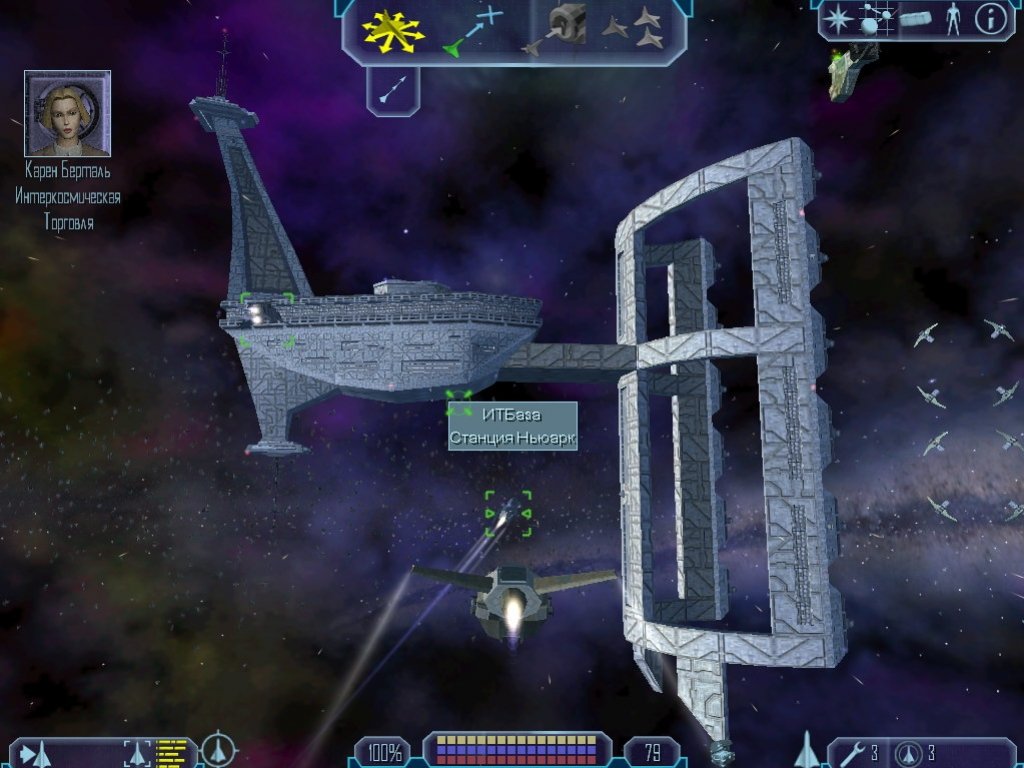This screenshot has height=768, width=1024.
Task: Activate the Go To maneuver icon
Action: [x=475, y=30]
